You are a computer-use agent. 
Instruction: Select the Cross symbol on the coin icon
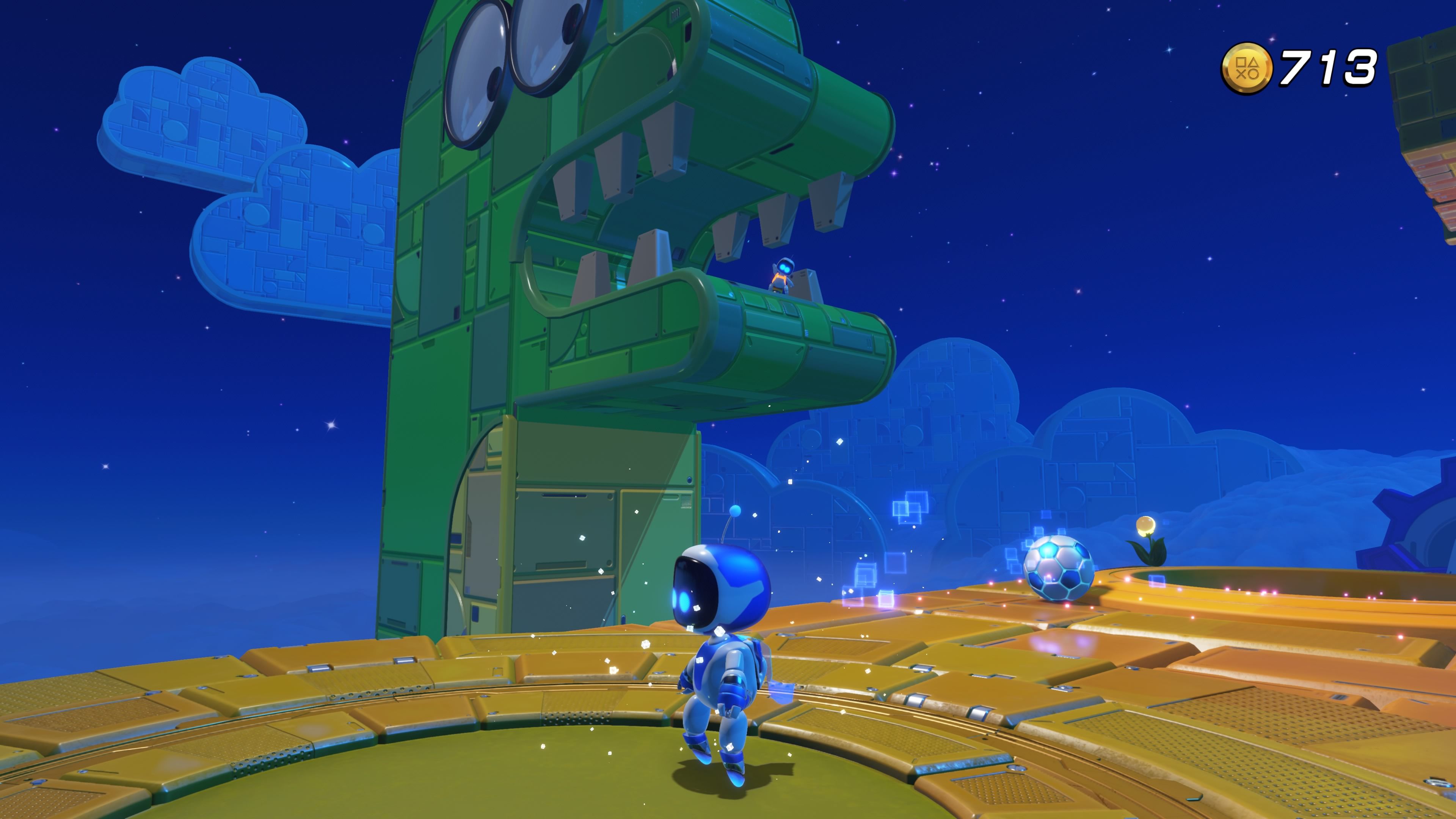1241,75
